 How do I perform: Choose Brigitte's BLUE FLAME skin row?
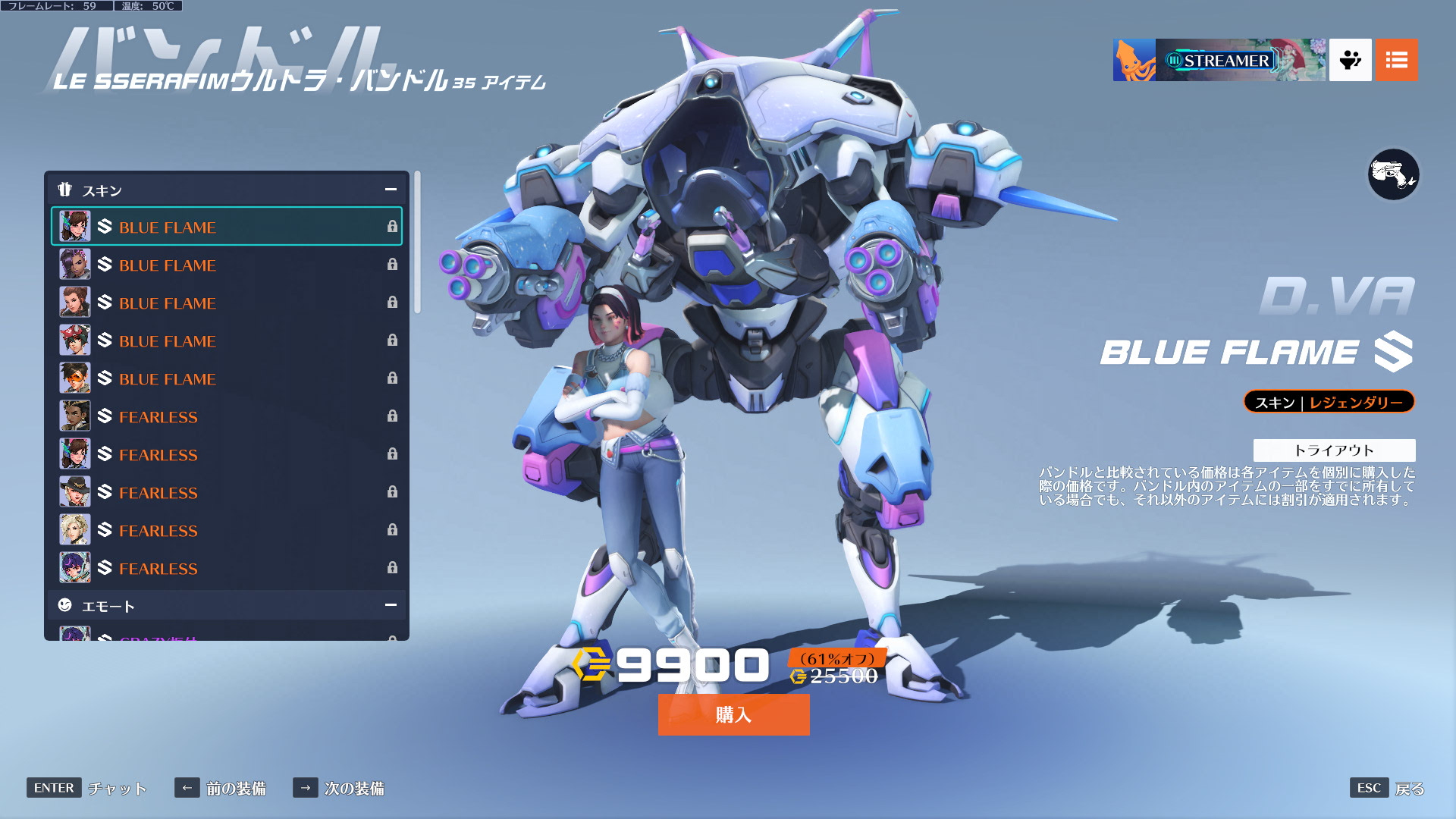pyautogui.click(x=227, y=303)
